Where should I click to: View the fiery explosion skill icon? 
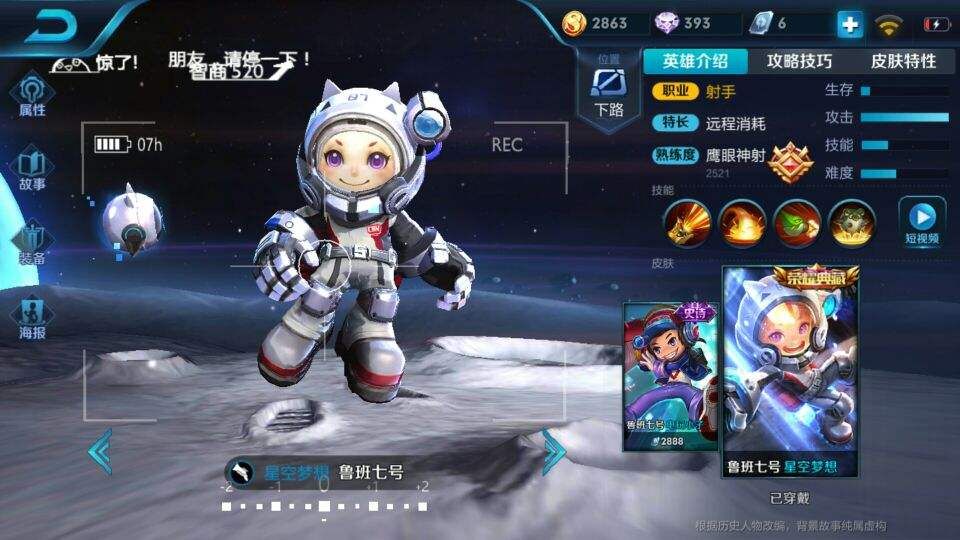(x=742, y=222)
